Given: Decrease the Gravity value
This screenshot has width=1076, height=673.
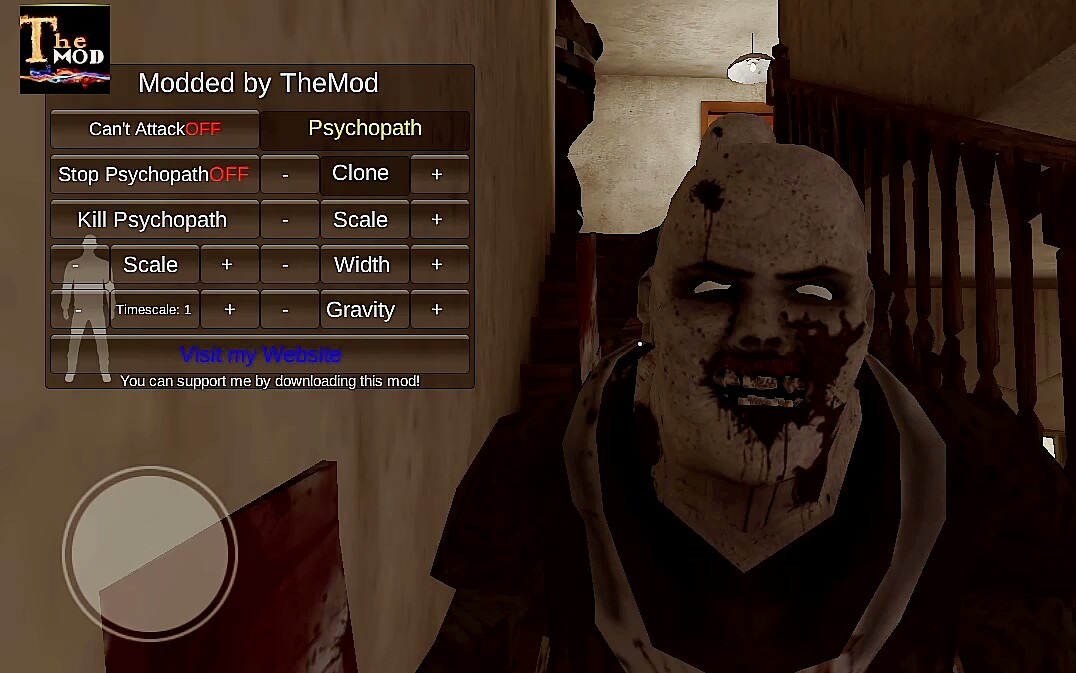Looking at the screenshot, I should coord(286,310).
